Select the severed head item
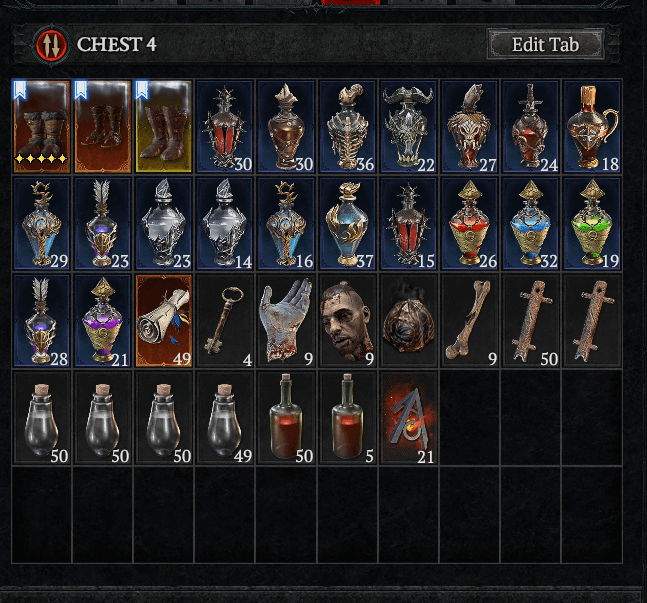The width and height of the screenshot is (647, 603). [347, 320]
